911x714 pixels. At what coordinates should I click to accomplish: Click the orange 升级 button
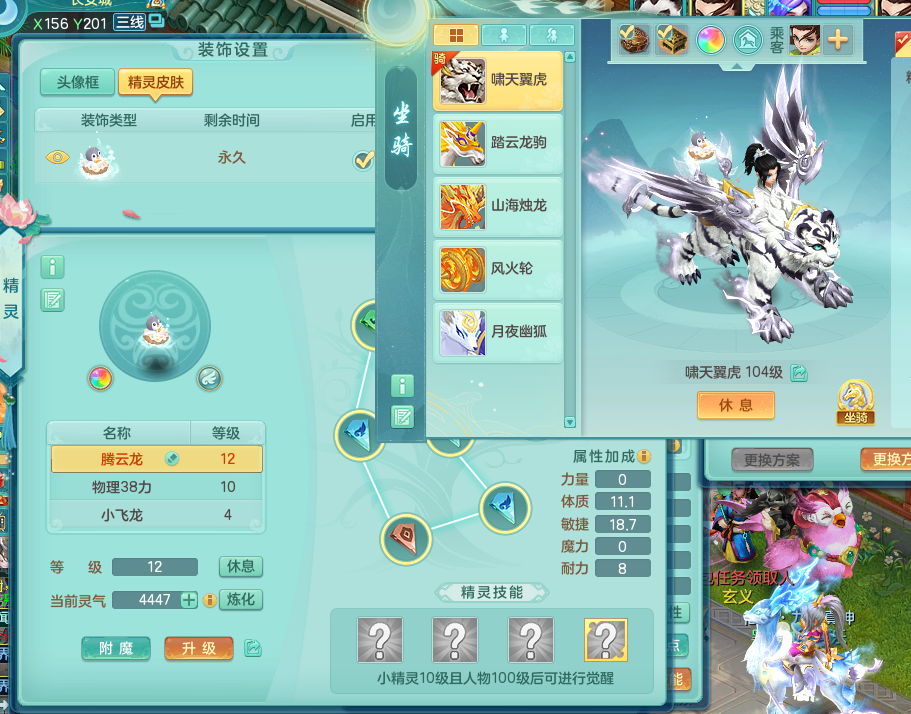point(198,648)
